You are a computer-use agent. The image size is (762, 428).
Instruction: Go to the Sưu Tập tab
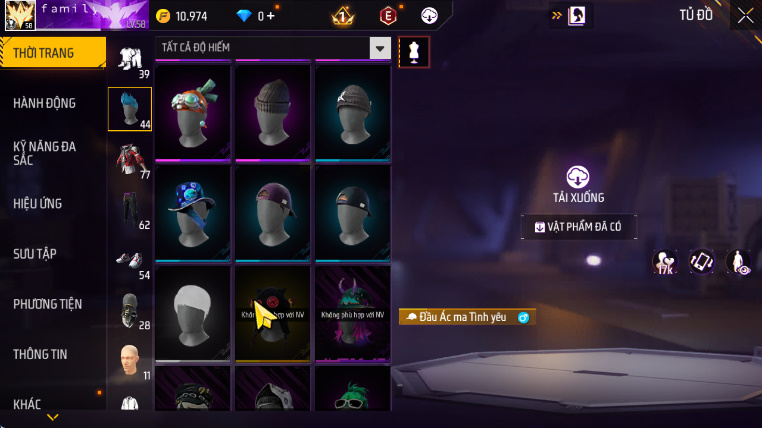tap(37, 254)
